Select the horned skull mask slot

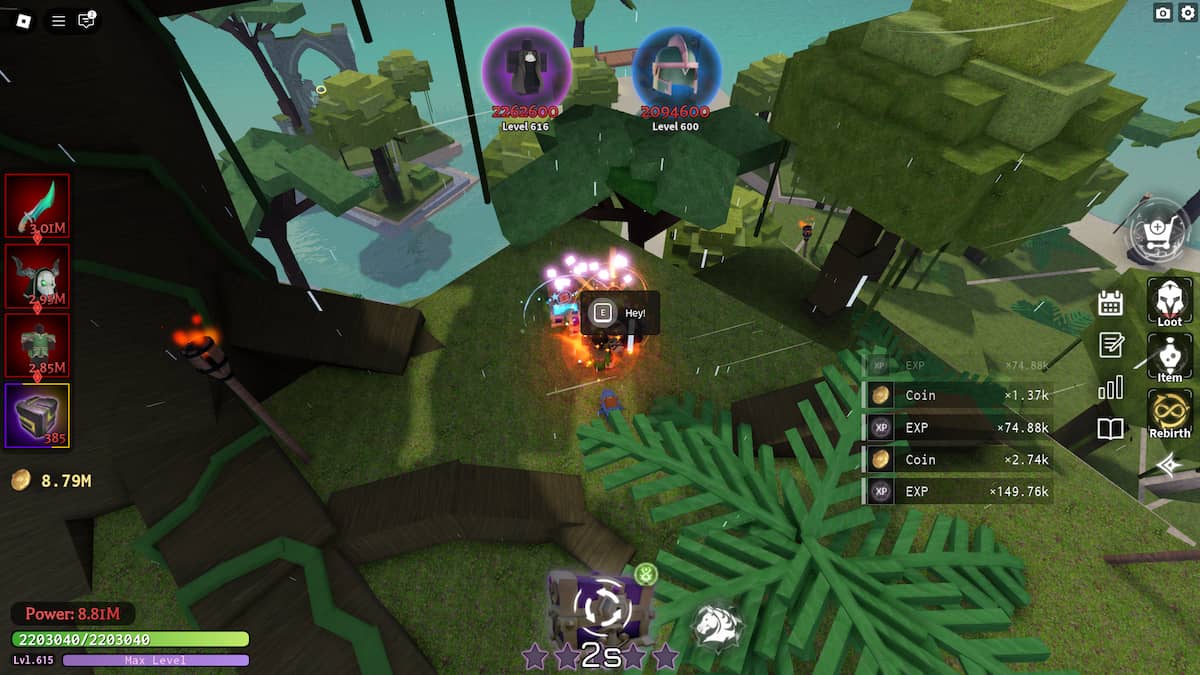[38, 276]
